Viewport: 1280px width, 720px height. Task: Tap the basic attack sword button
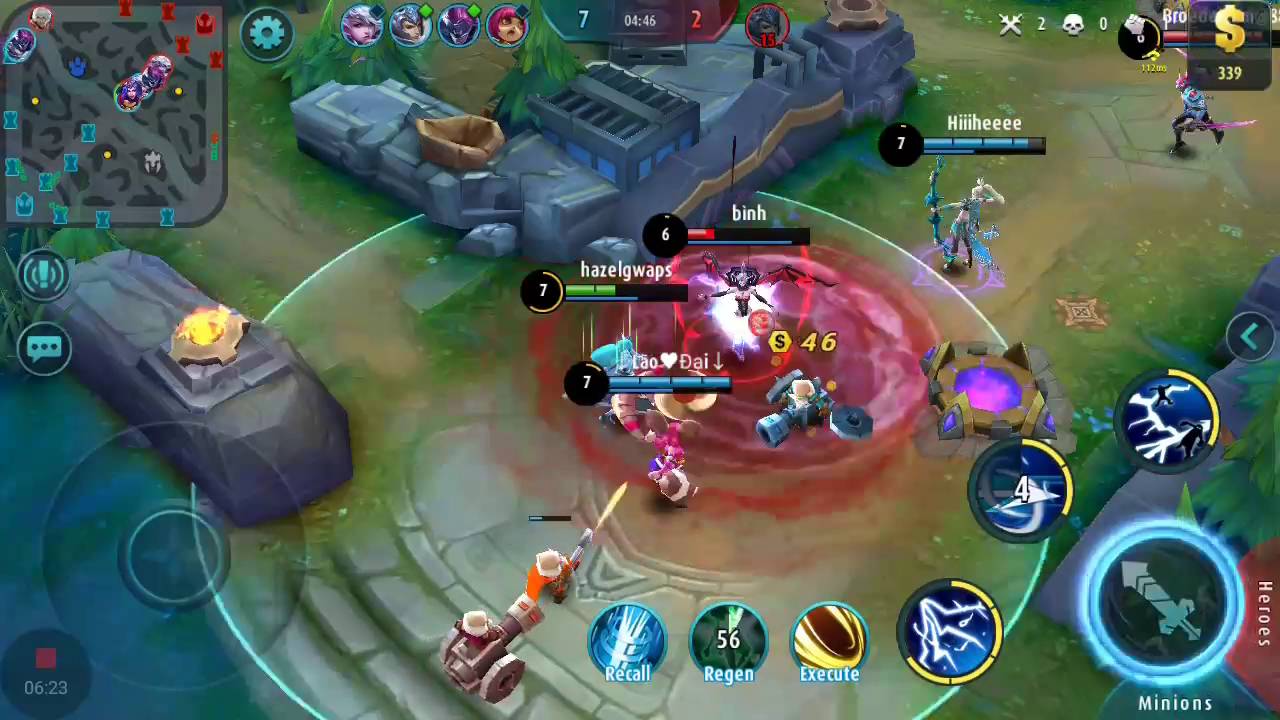tap(1163, 598)
